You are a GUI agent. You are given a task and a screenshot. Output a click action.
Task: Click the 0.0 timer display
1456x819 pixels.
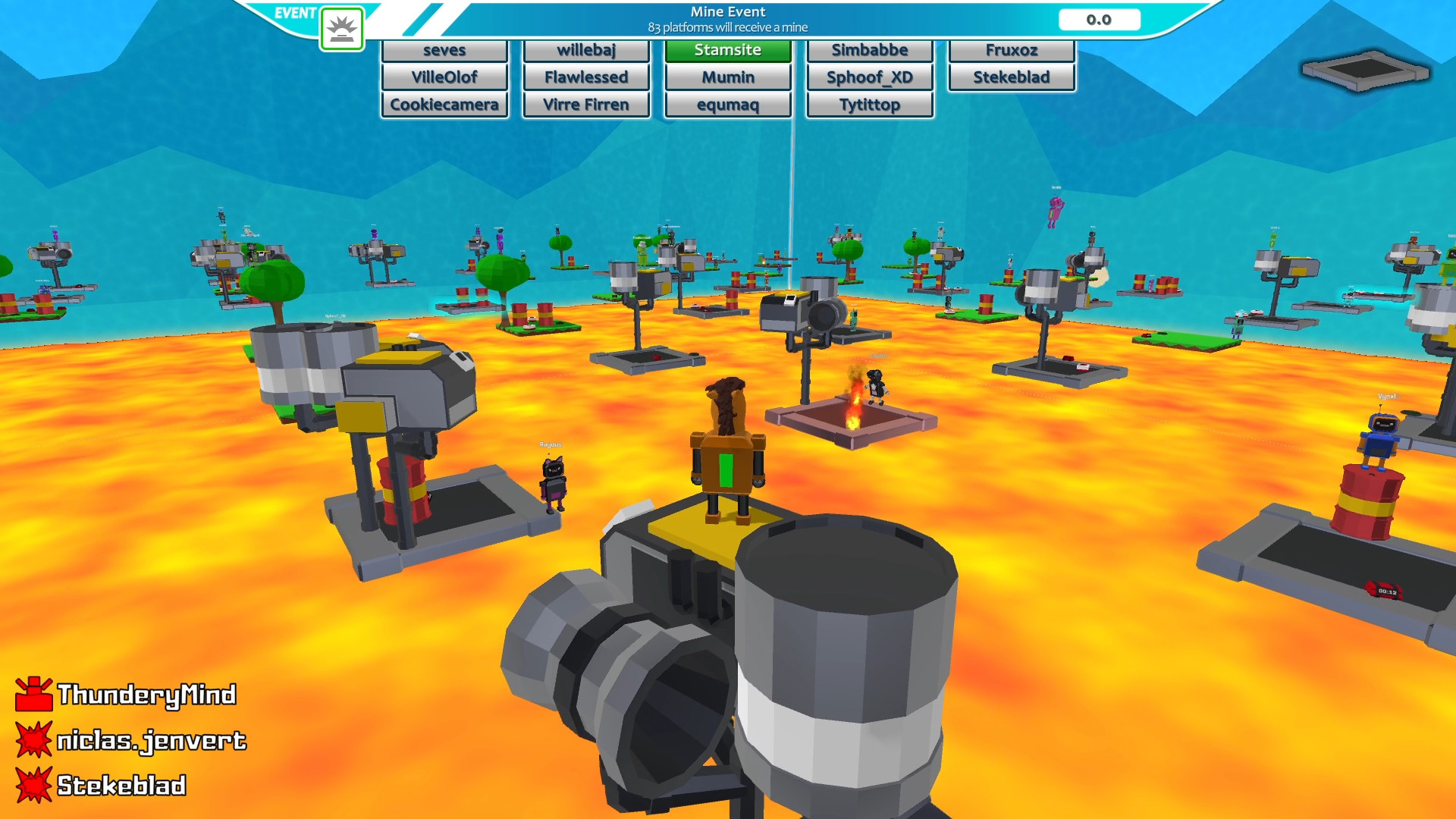[1100, 20]
